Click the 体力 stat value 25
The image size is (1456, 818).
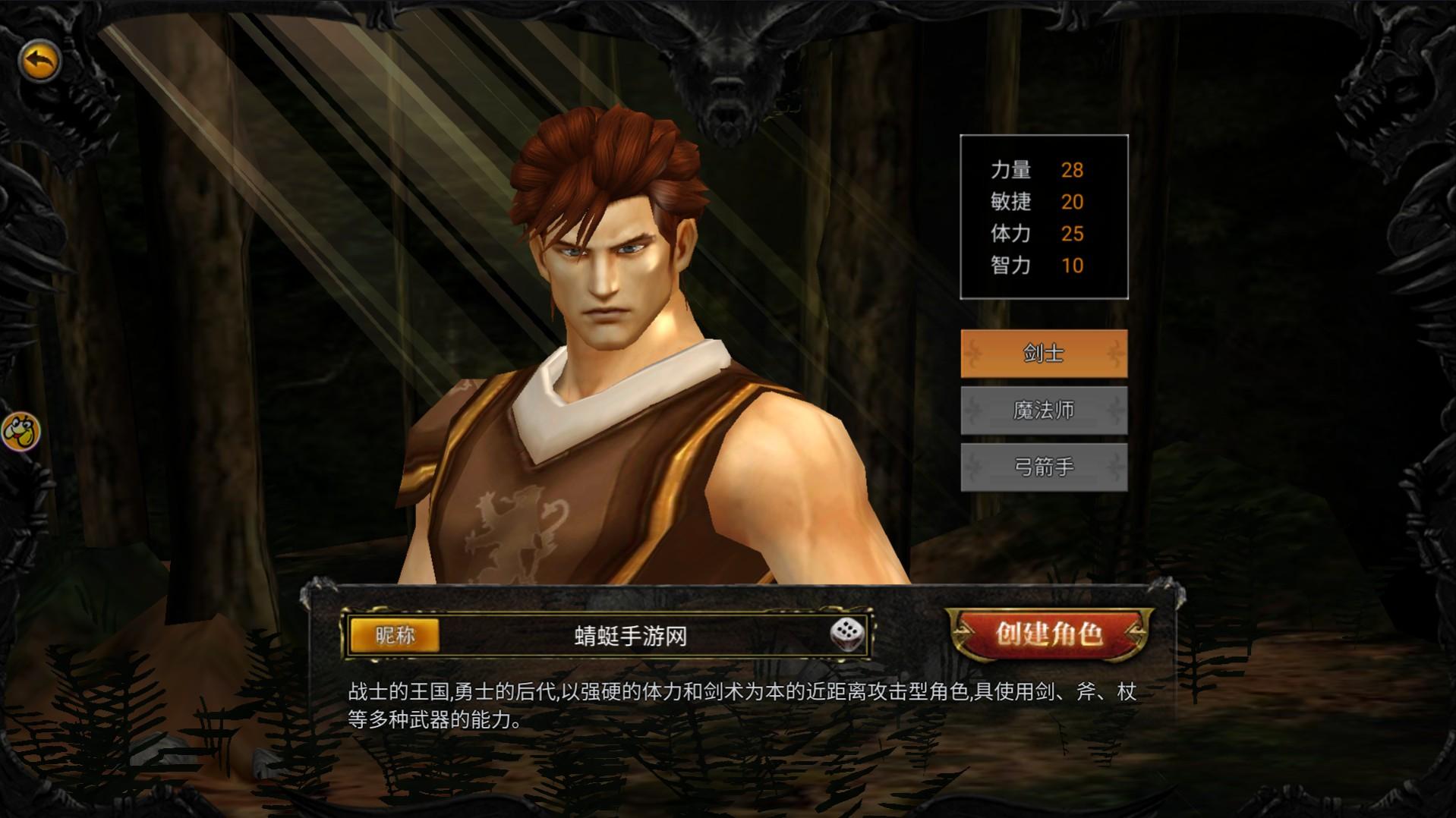pos(1073,234)
